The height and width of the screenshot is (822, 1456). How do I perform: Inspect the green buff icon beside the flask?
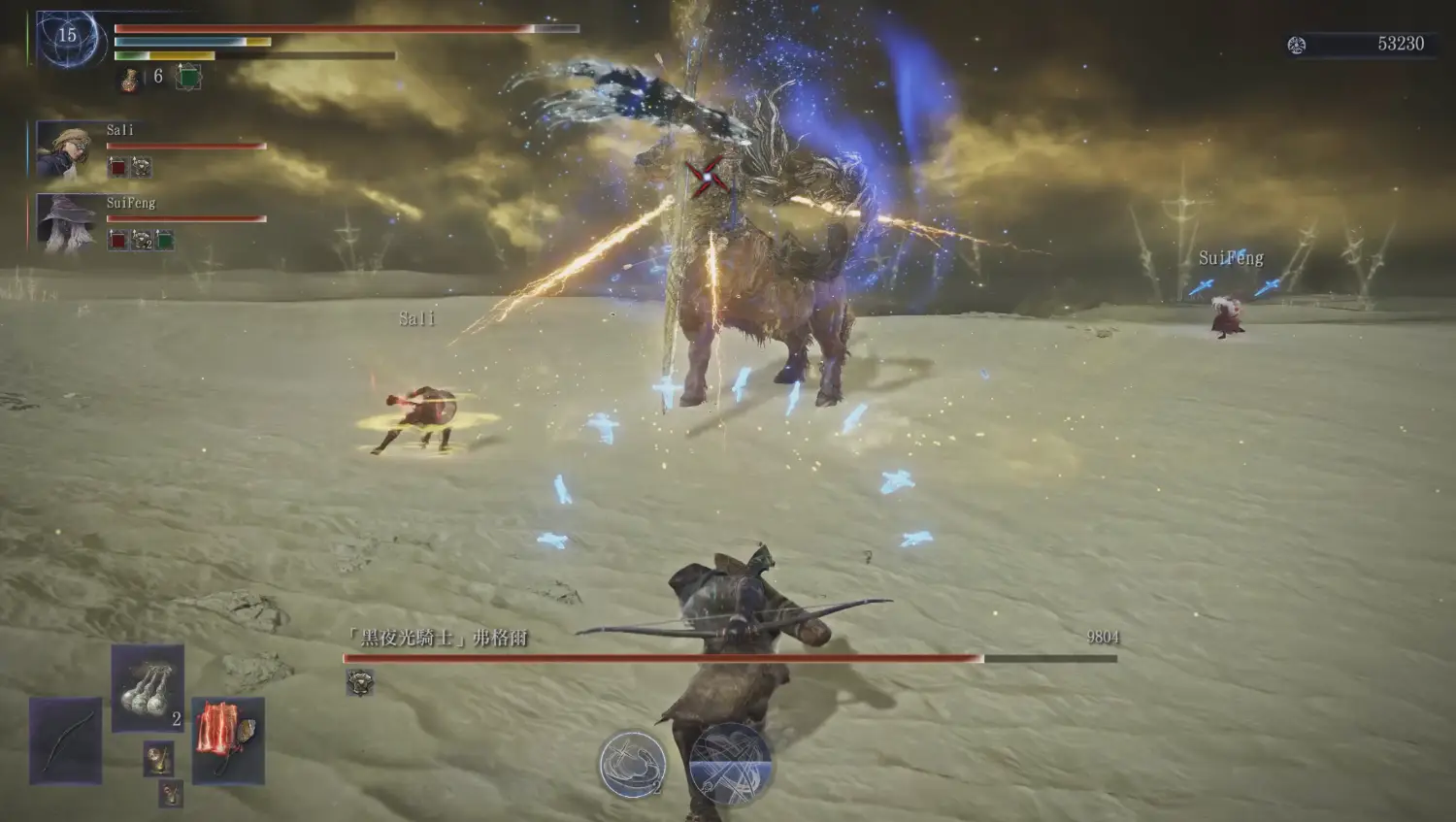click(188, 78)
